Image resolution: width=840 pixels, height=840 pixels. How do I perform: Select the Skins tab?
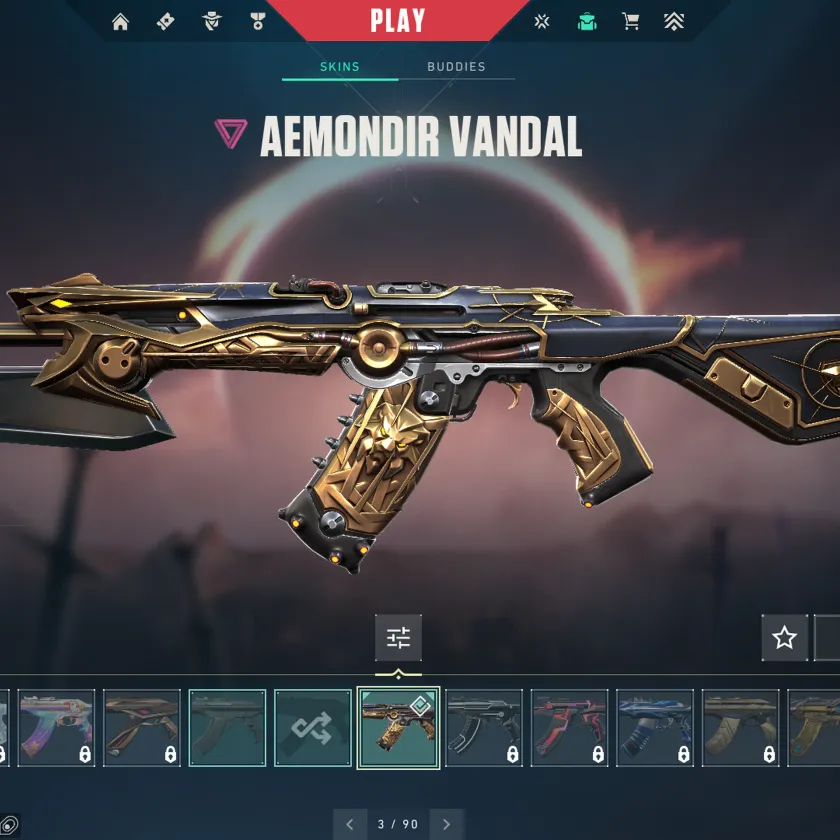[340, 67]
